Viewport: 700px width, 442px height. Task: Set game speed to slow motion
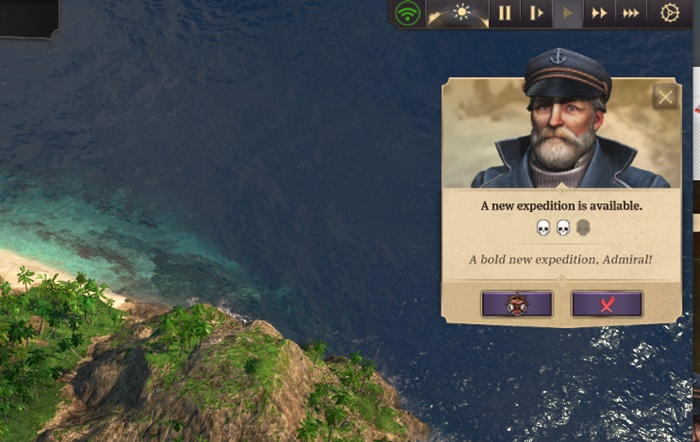[x=536, y=13]
